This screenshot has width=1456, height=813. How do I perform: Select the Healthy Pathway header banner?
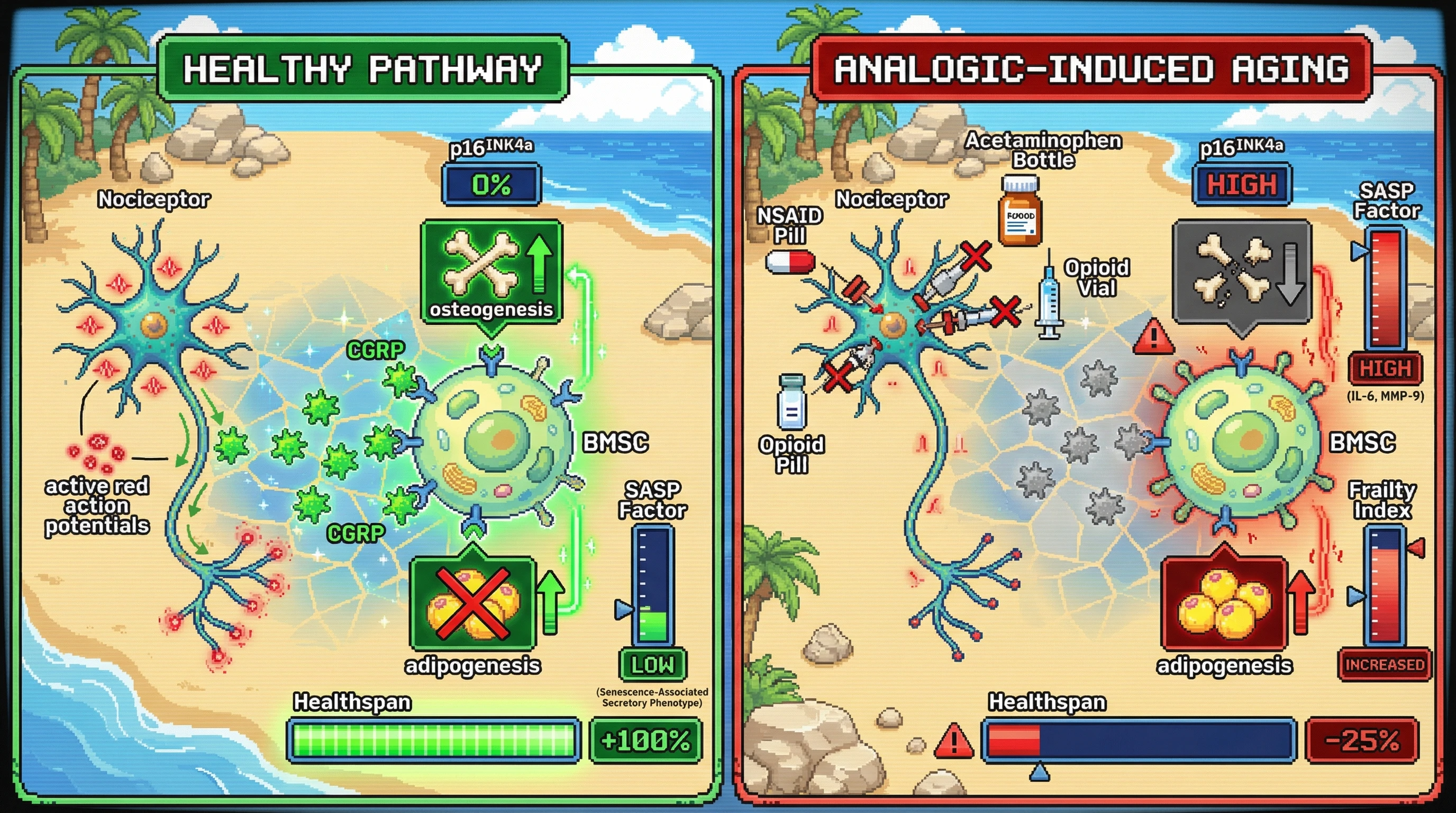coord(363,69)
